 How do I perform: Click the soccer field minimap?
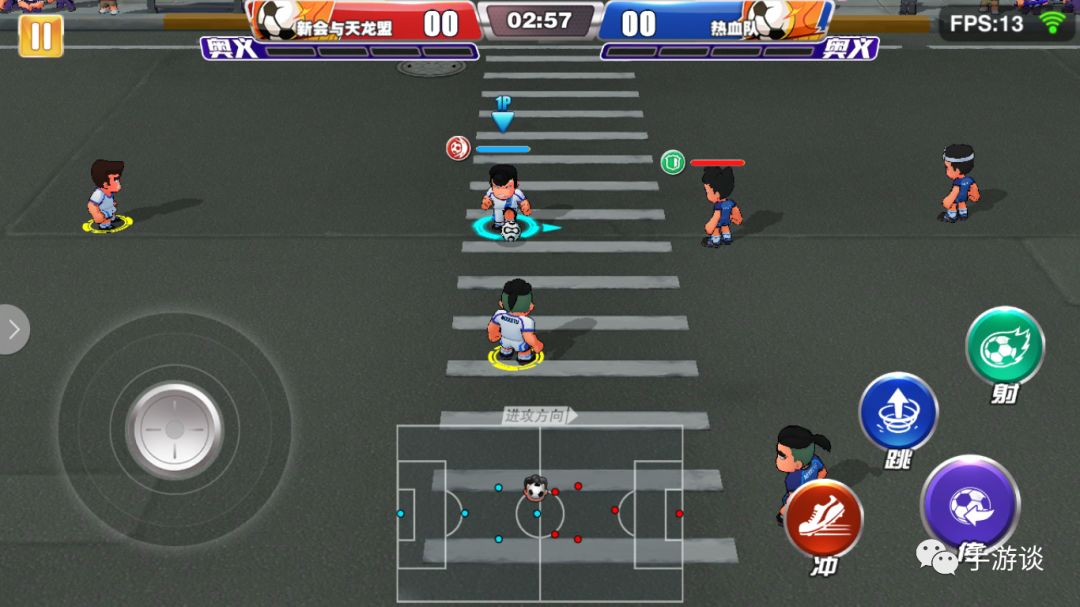point(539,513)
